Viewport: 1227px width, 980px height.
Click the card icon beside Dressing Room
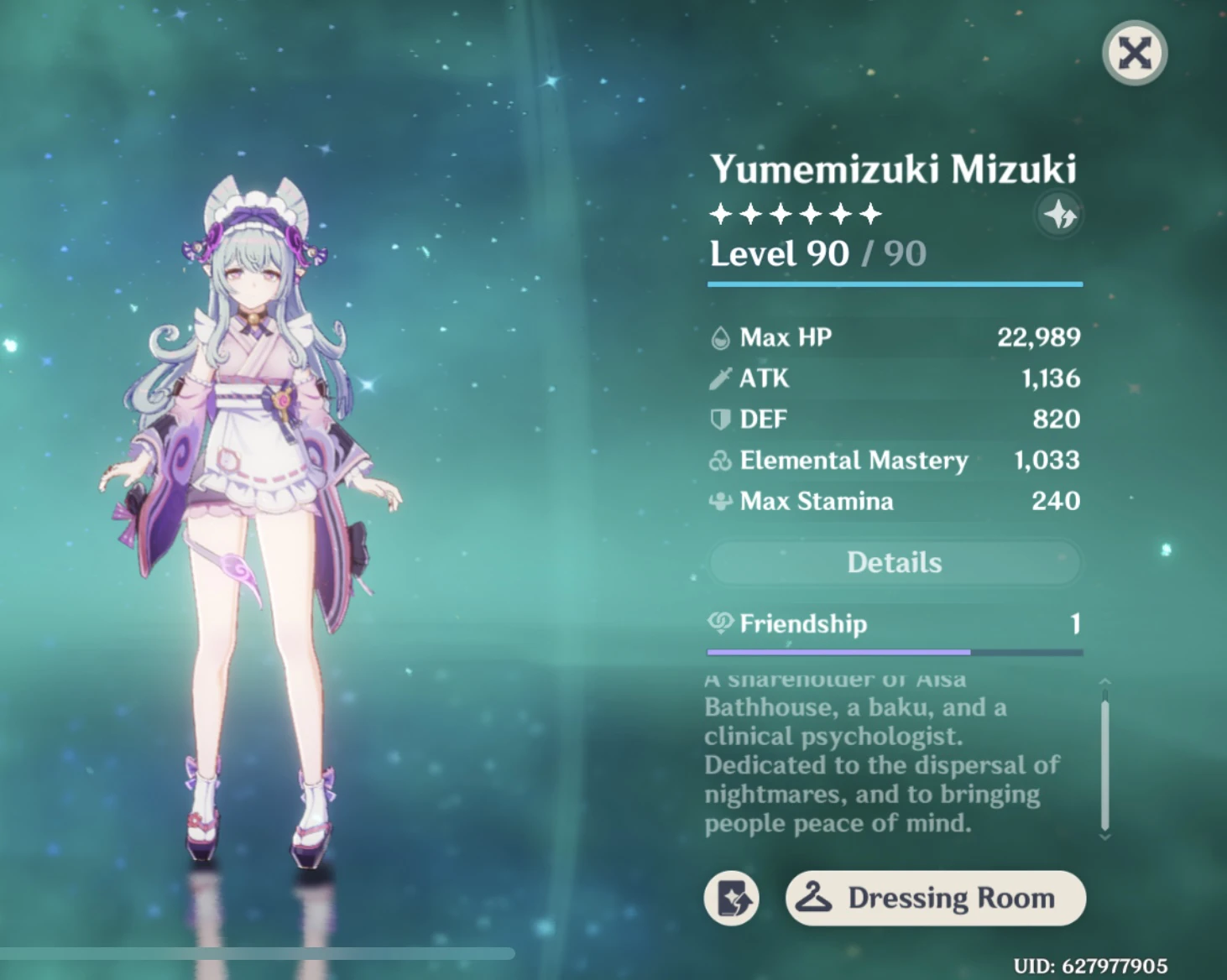(x=731, y=898)
